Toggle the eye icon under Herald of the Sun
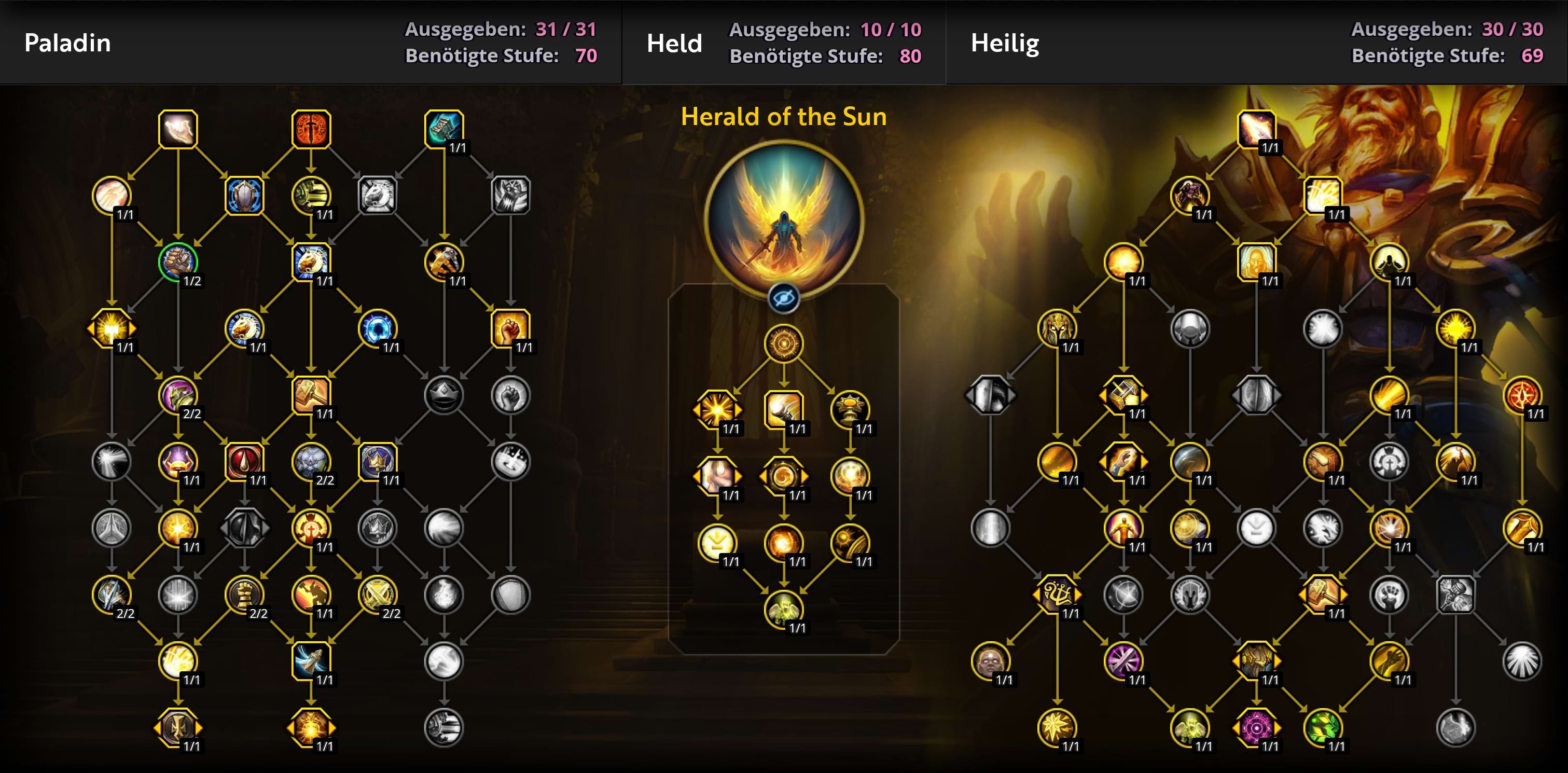Screen dimensions: 1568x773 [783, 298]
